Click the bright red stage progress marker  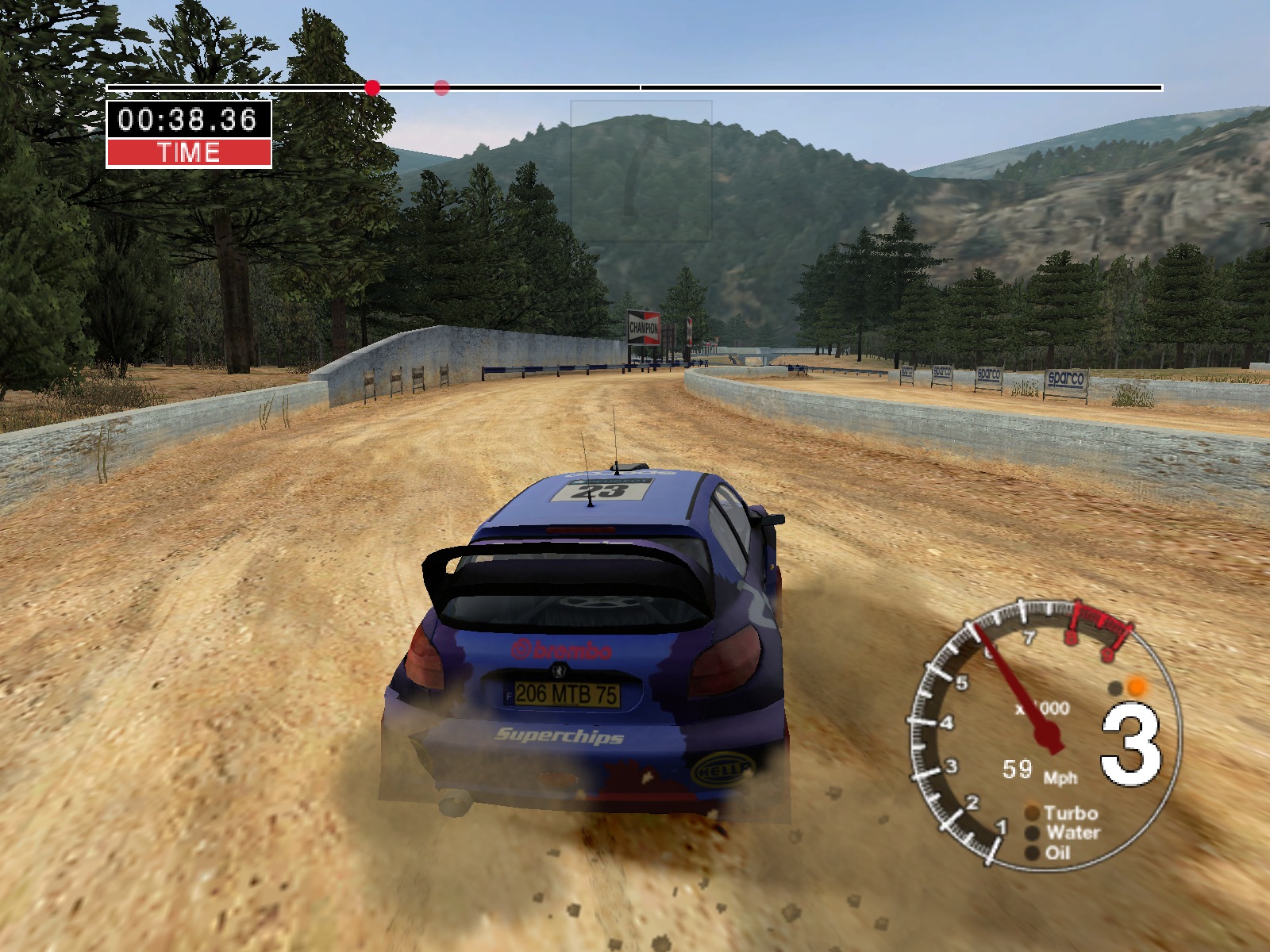[x=372, y=88]
